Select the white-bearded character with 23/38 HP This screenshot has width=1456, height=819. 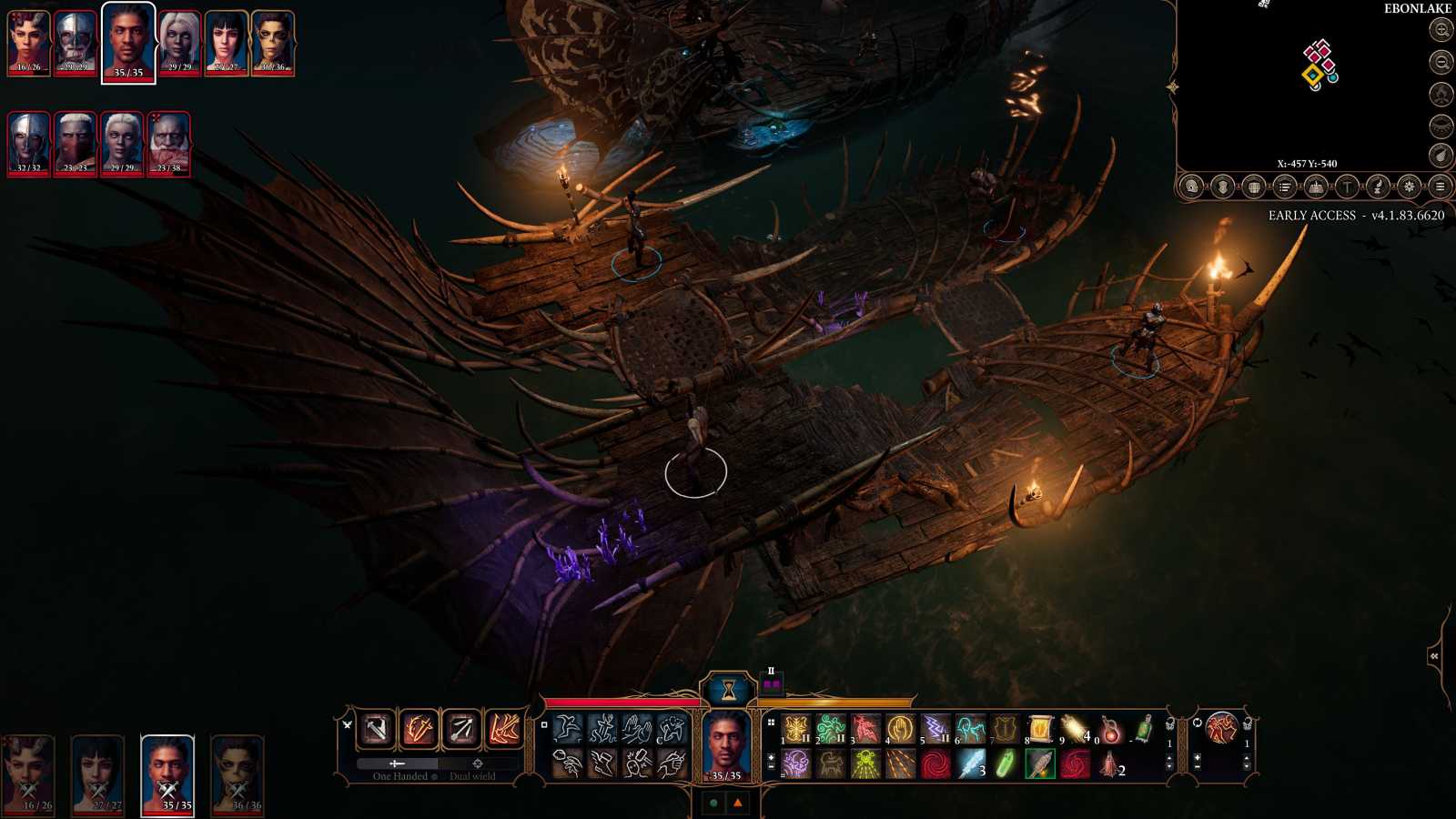pyautogui.click(x=168, y=144)
